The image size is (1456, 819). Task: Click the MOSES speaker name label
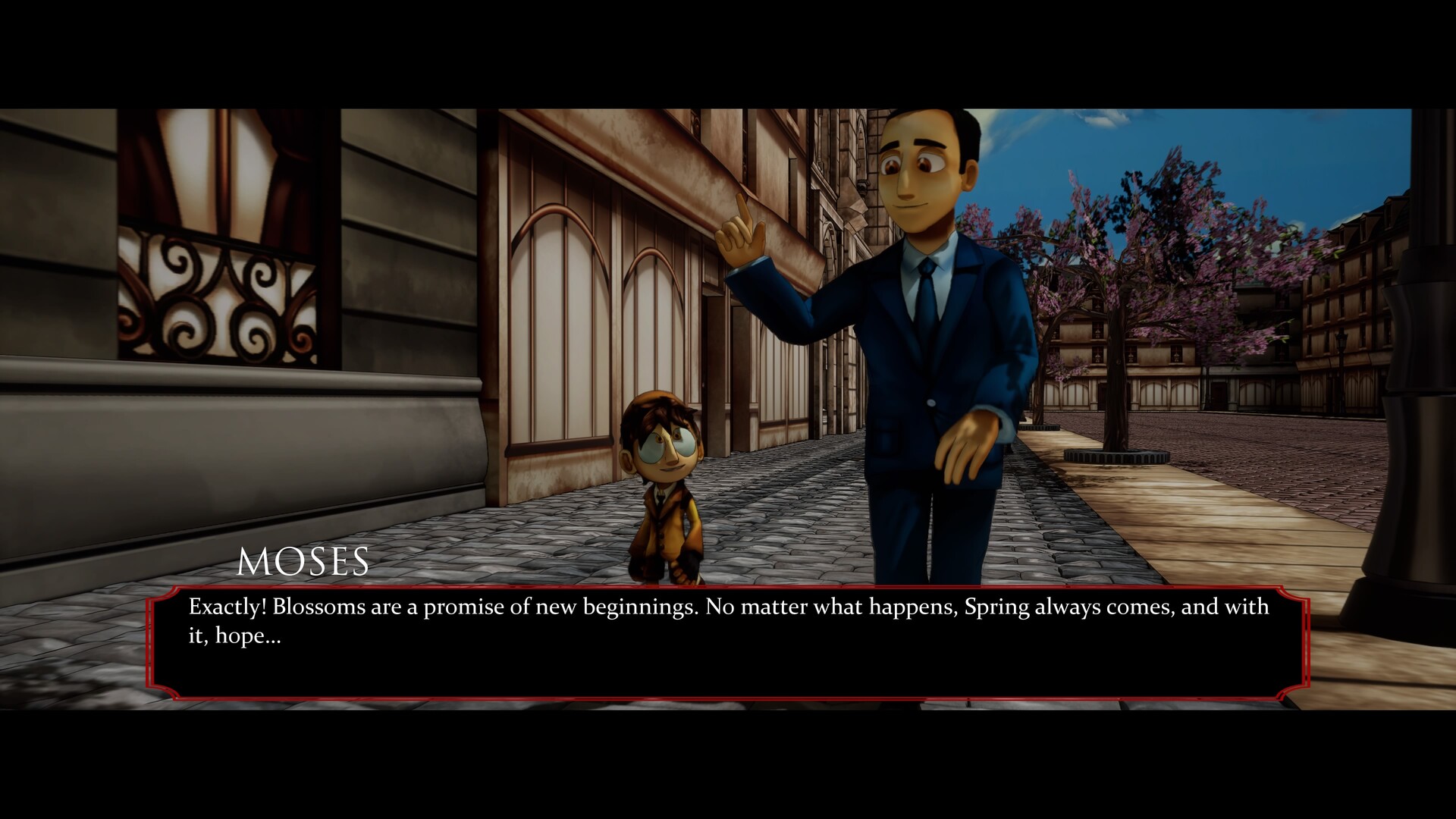pos(303,561)
